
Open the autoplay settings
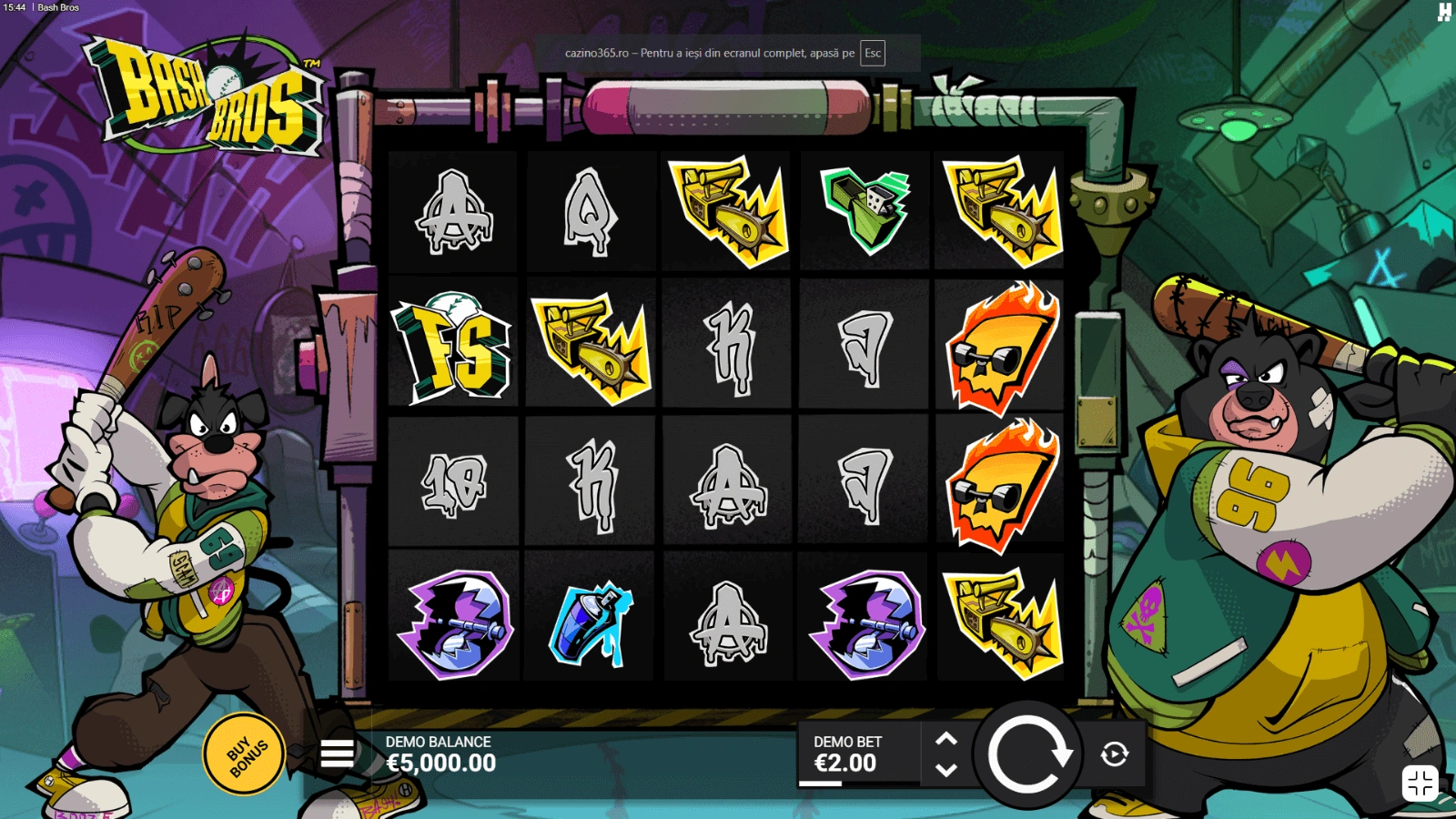[x=1115, y=754]
